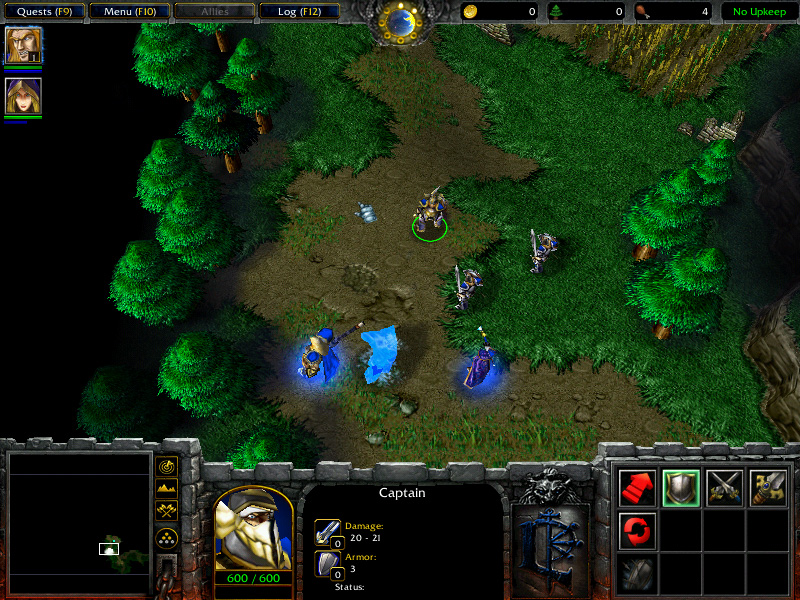The width and height of the screenshot is (800, 600).
Task: Toggle the formation movement button
Action: 167,537
